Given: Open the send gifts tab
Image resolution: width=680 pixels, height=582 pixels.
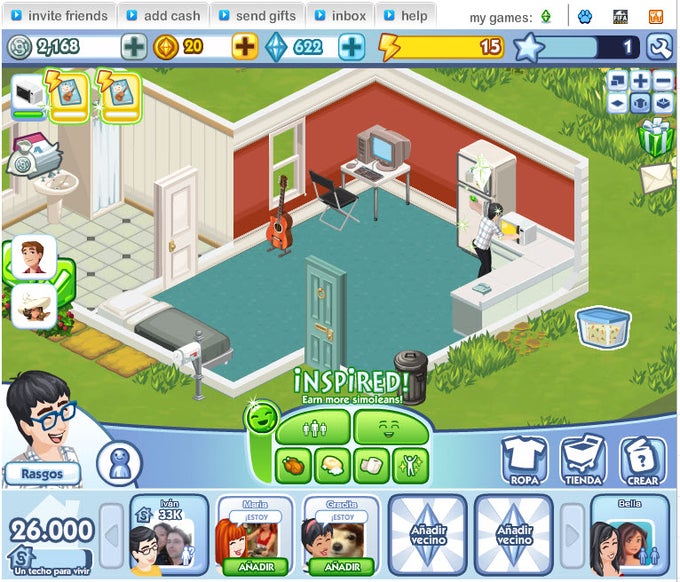Looking at the screenshot, I should pyautogui.click(x=255, y=15).
